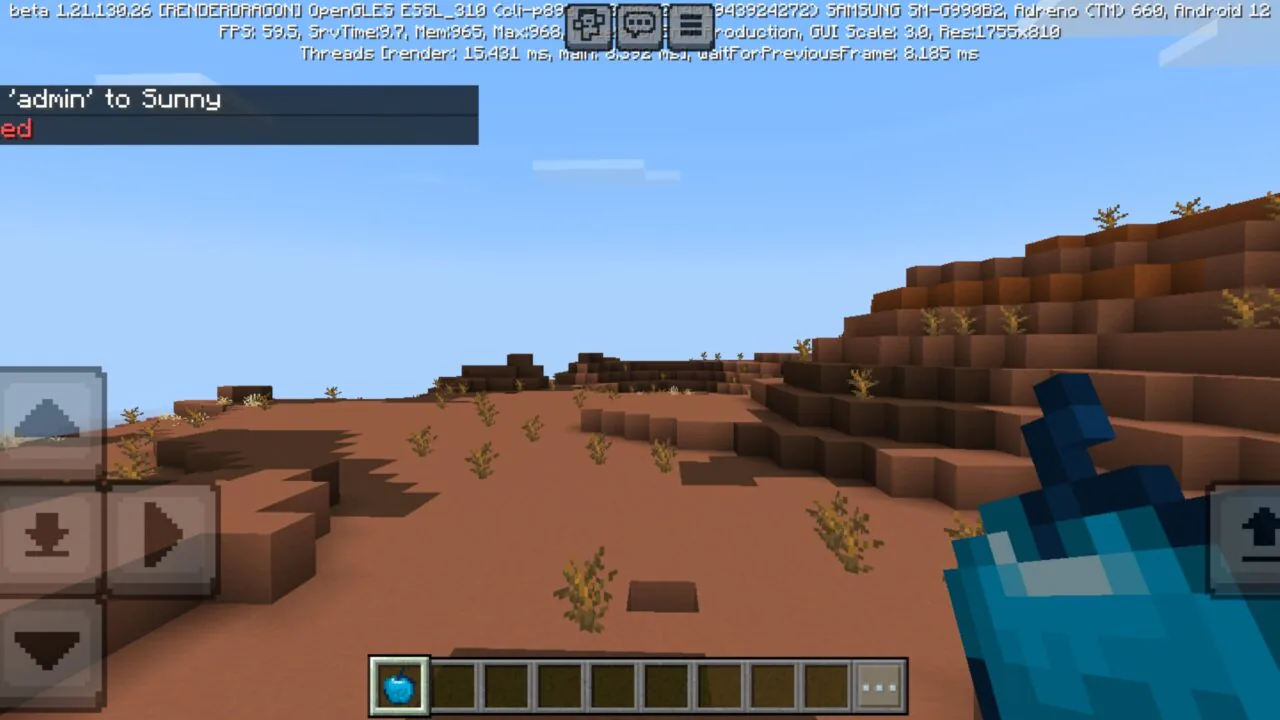
Task: Tap the jump button on the right
Action: coord(1246,538)
